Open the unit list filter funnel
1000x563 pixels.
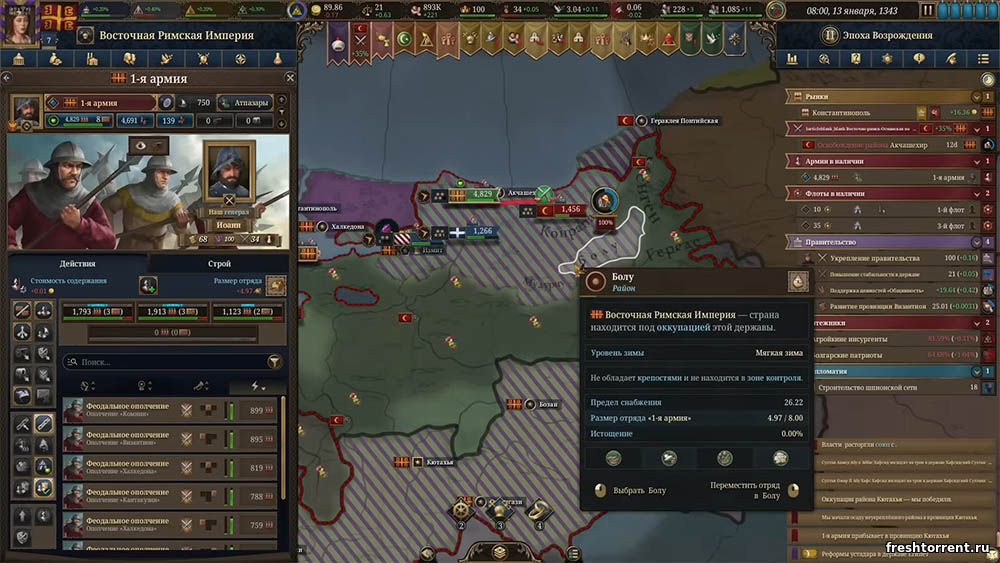click(x=275, y=362)
